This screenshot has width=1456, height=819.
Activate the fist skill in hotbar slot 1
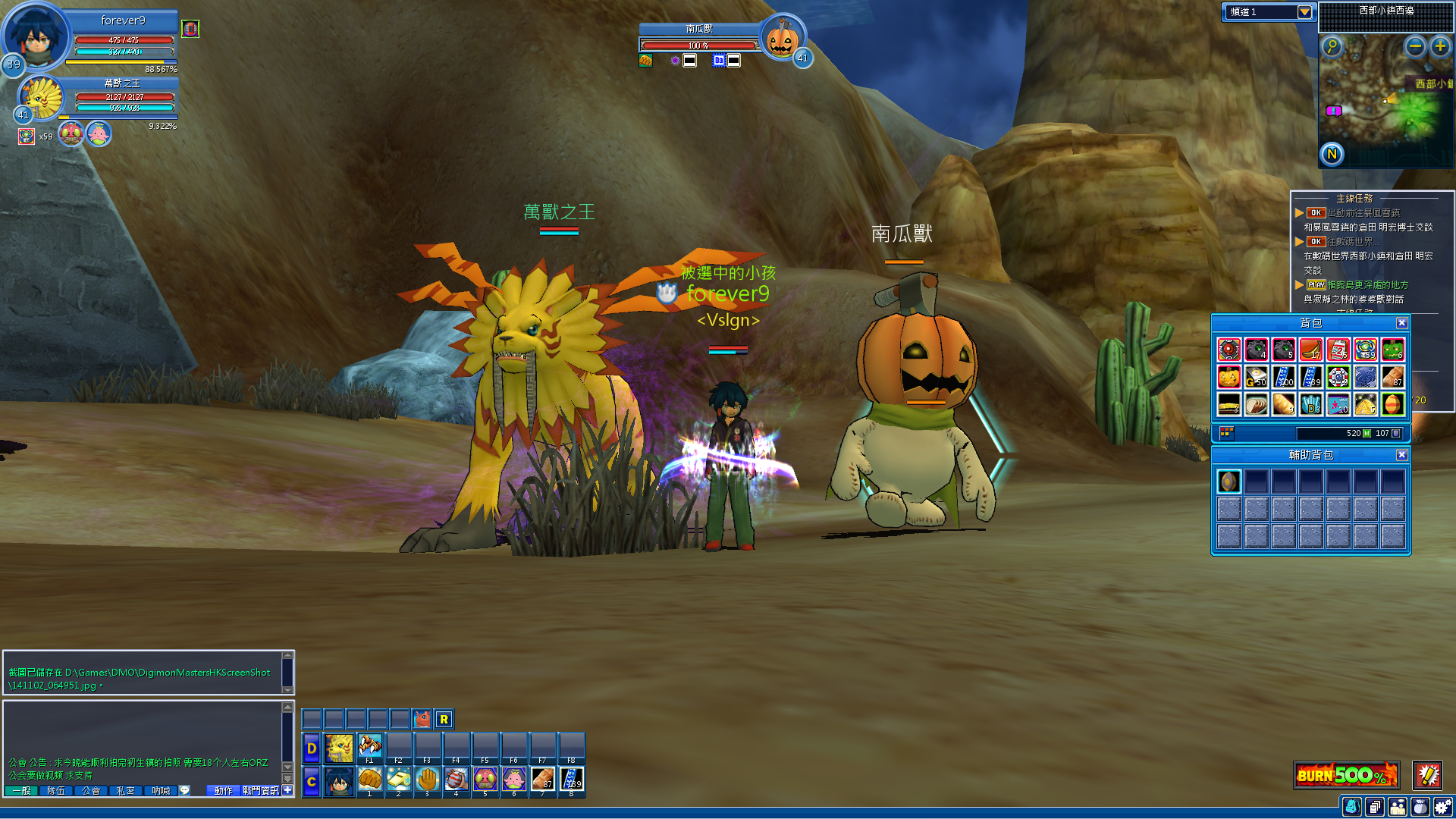[x=369, y=780]
